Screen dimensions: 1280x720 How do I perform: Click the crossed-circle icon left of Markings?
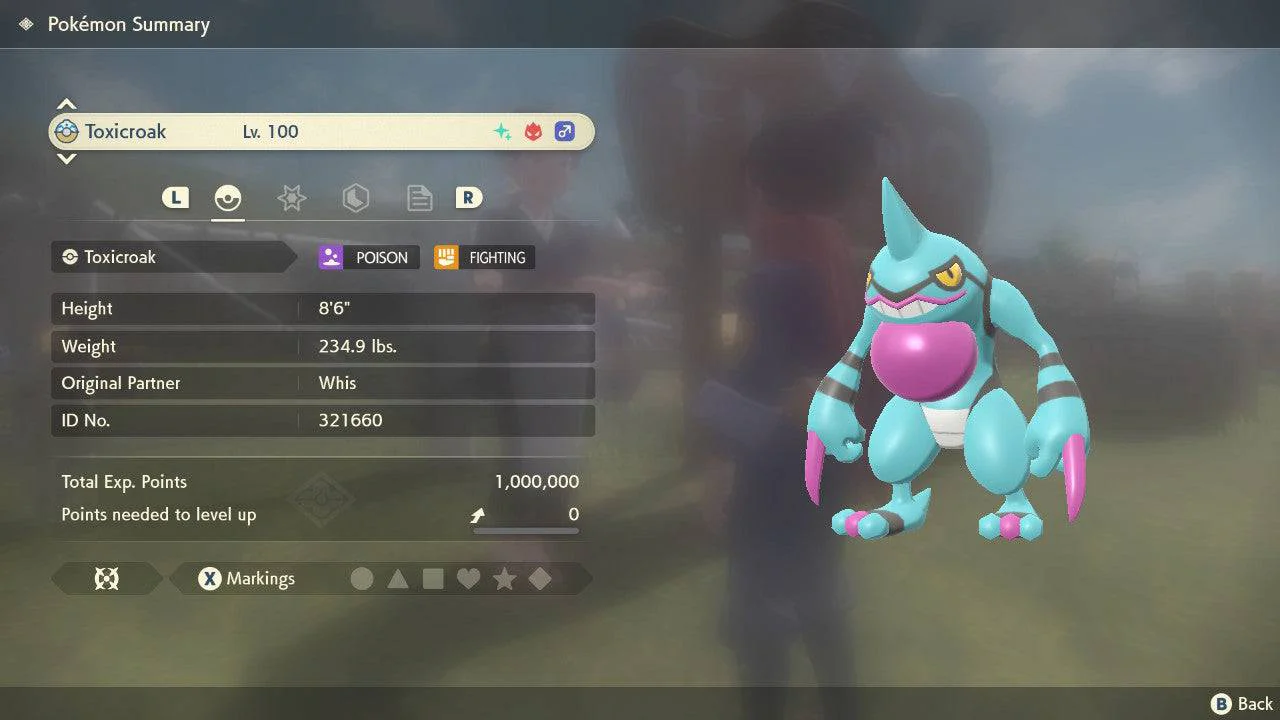click(106, 579)
